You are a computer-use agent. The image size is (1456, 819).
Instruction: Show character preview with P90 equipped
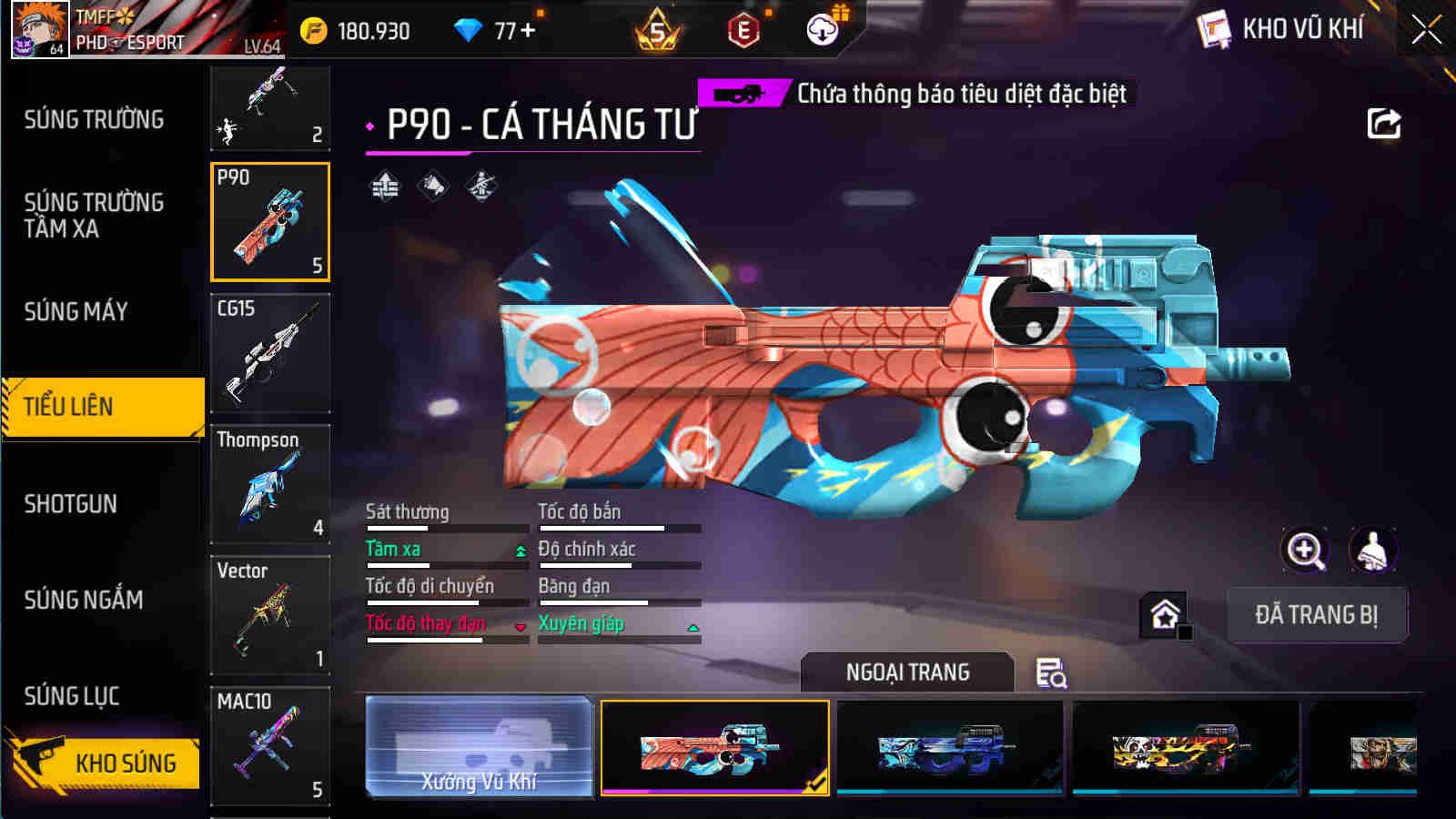[x=1372, y=550]
